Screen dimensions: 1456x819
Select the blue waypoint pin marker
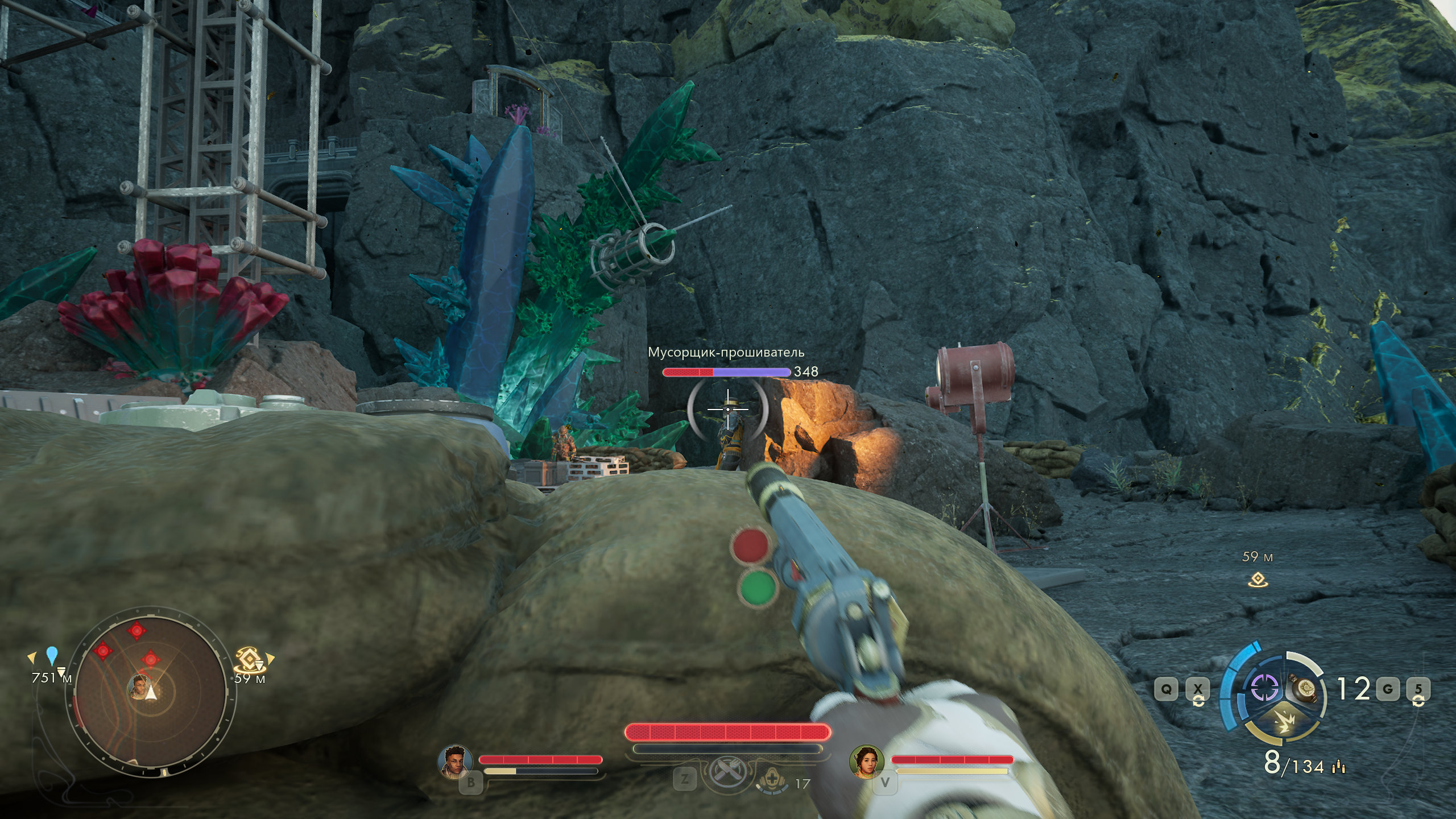point(52,655)
